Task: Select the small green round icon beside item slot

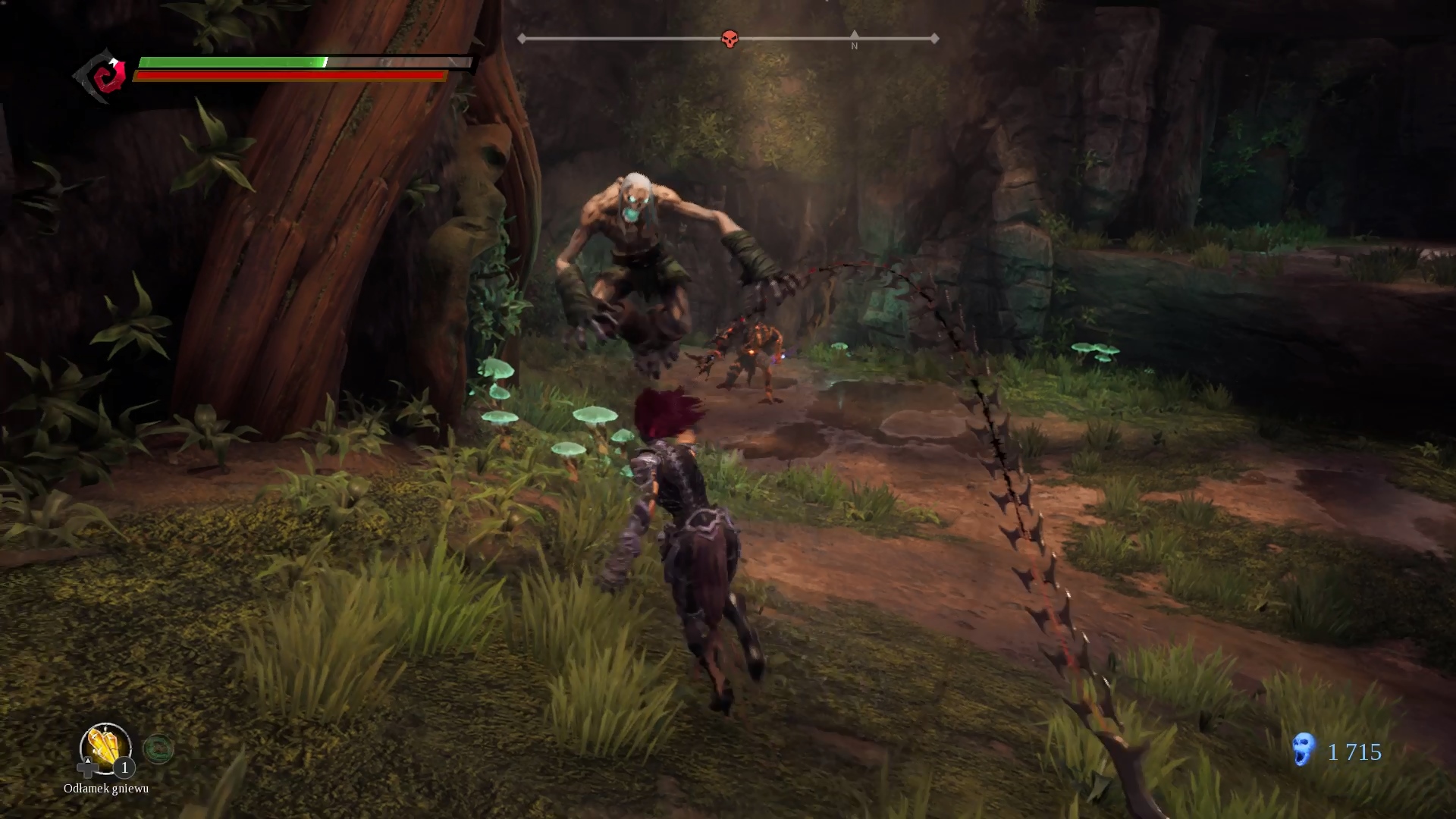Action: pos(158,749)
